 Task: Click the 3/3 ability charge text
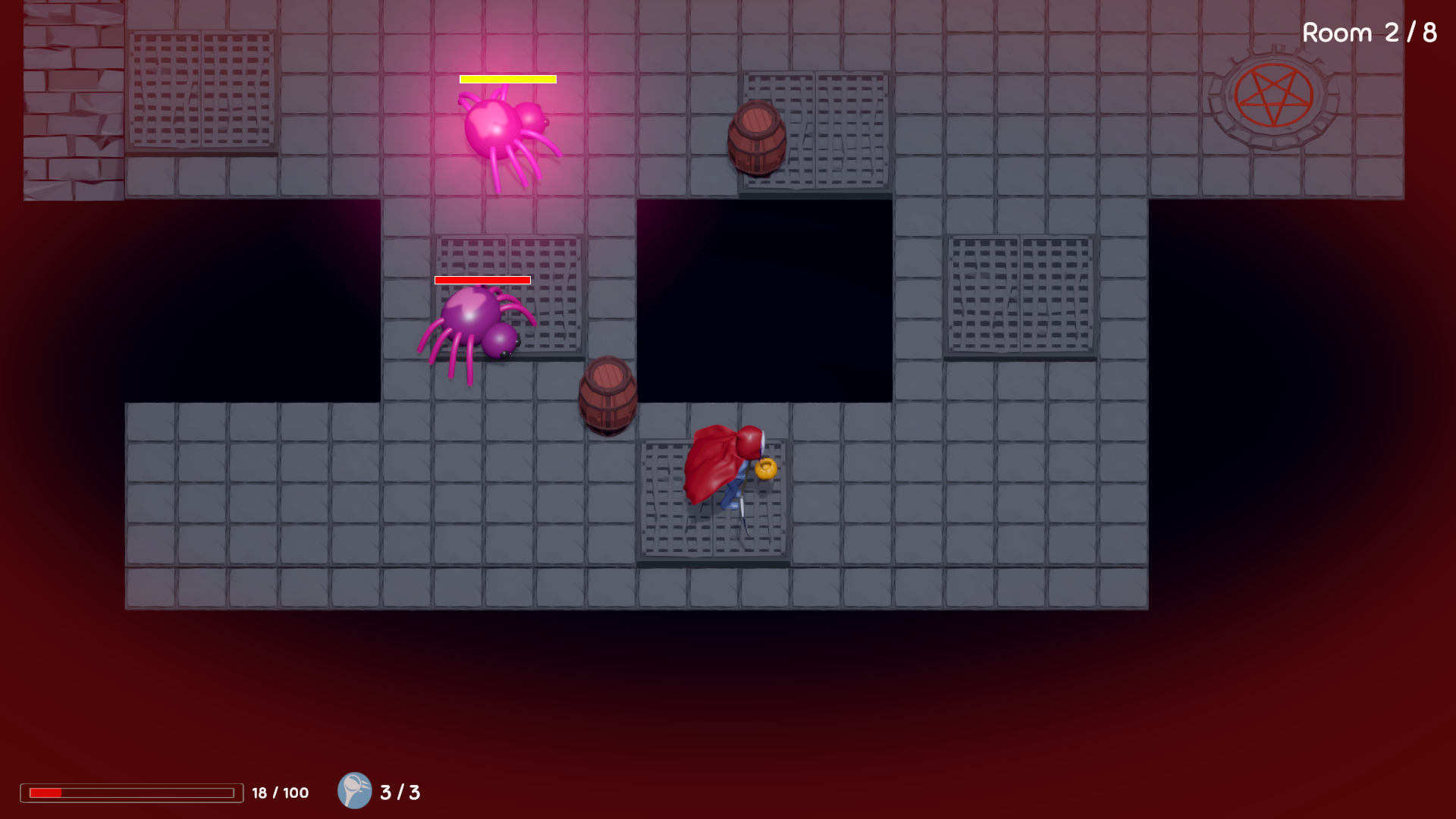(400, 793)
